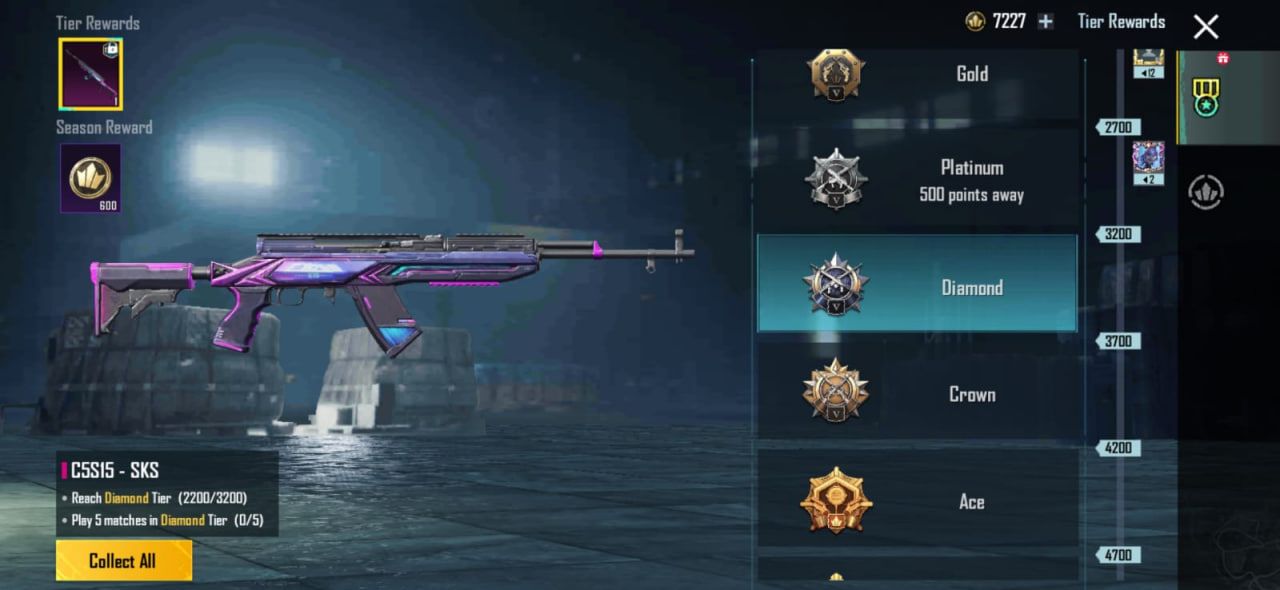The height and width of the screenshot is (590, 1280).
Task: Select the Gold tier row
Action: (x=917, y=75)
